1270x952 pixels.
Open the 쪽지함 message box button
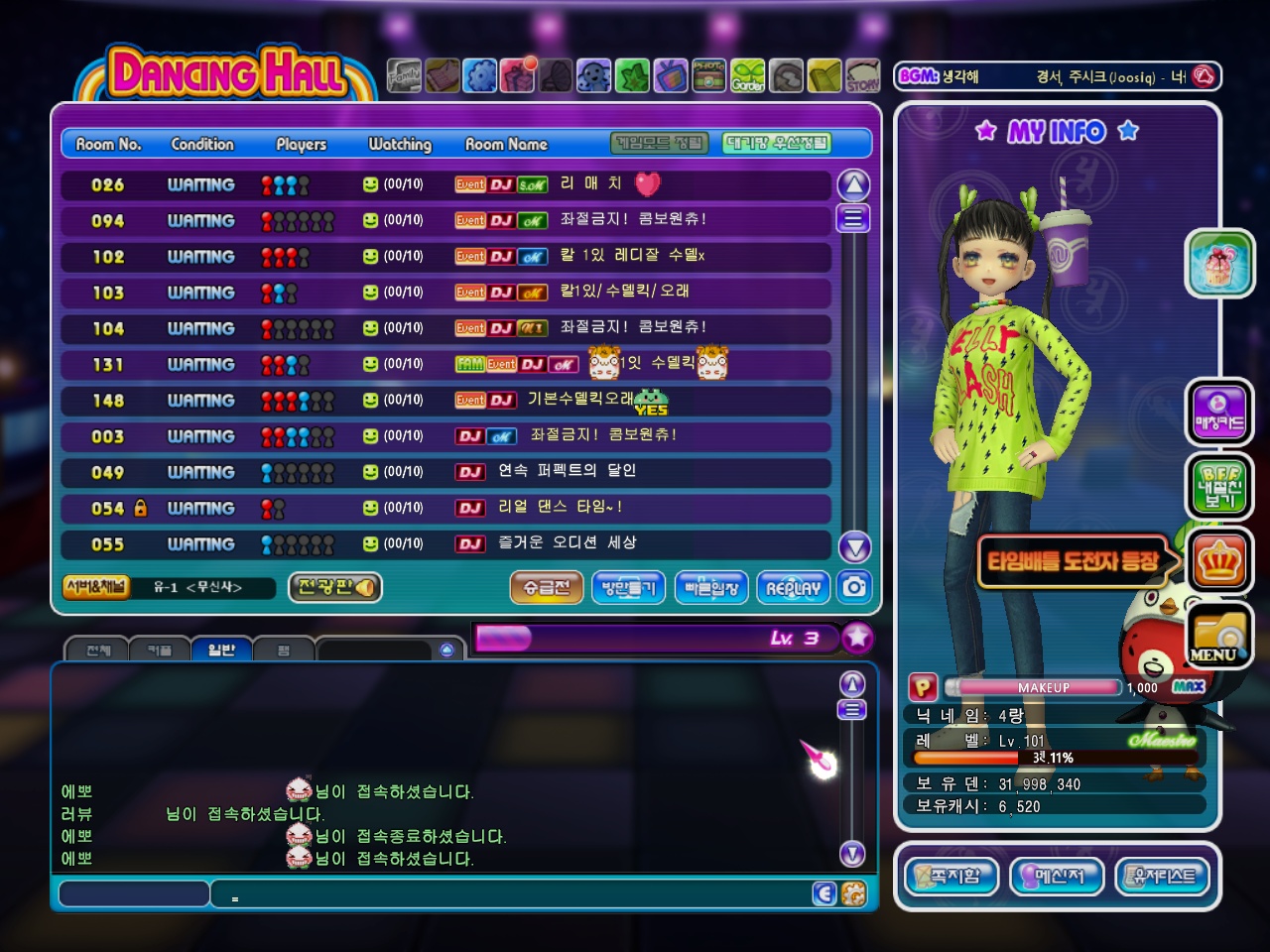[951, 877]
